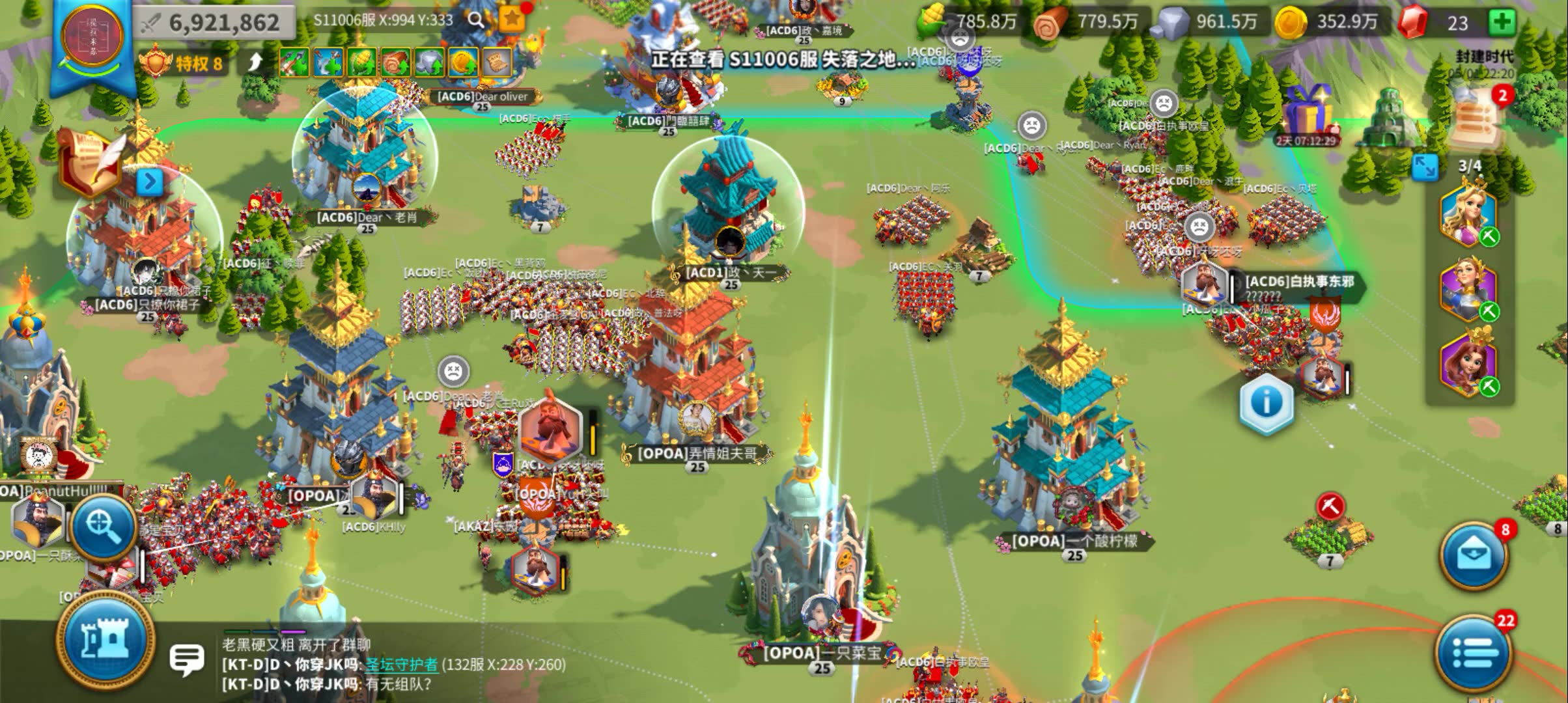
Task: Open the corn food buff icon
Action: (x=362, y=63)
